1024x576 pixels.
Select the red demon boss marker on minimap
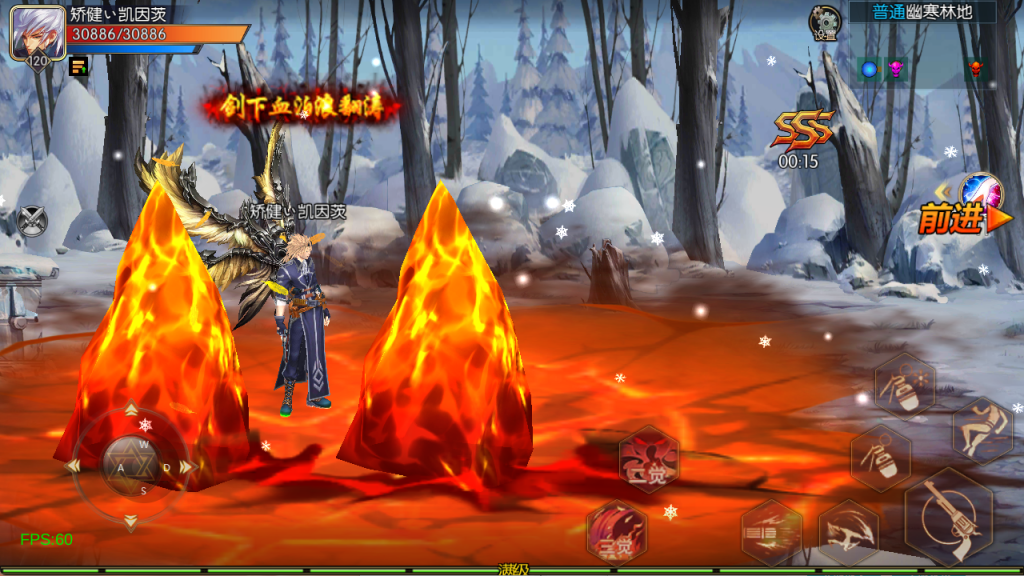pos(975,69)
